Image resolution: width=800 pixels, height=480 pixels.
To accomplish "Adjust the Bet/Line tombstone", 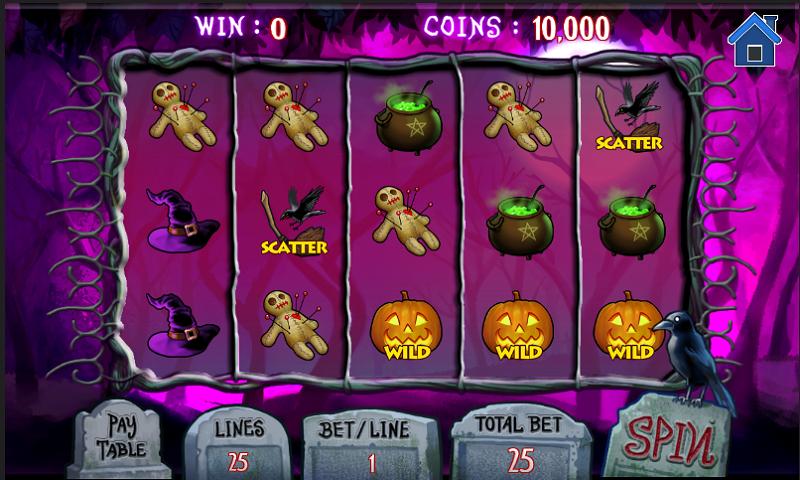I will pos(372,446).
